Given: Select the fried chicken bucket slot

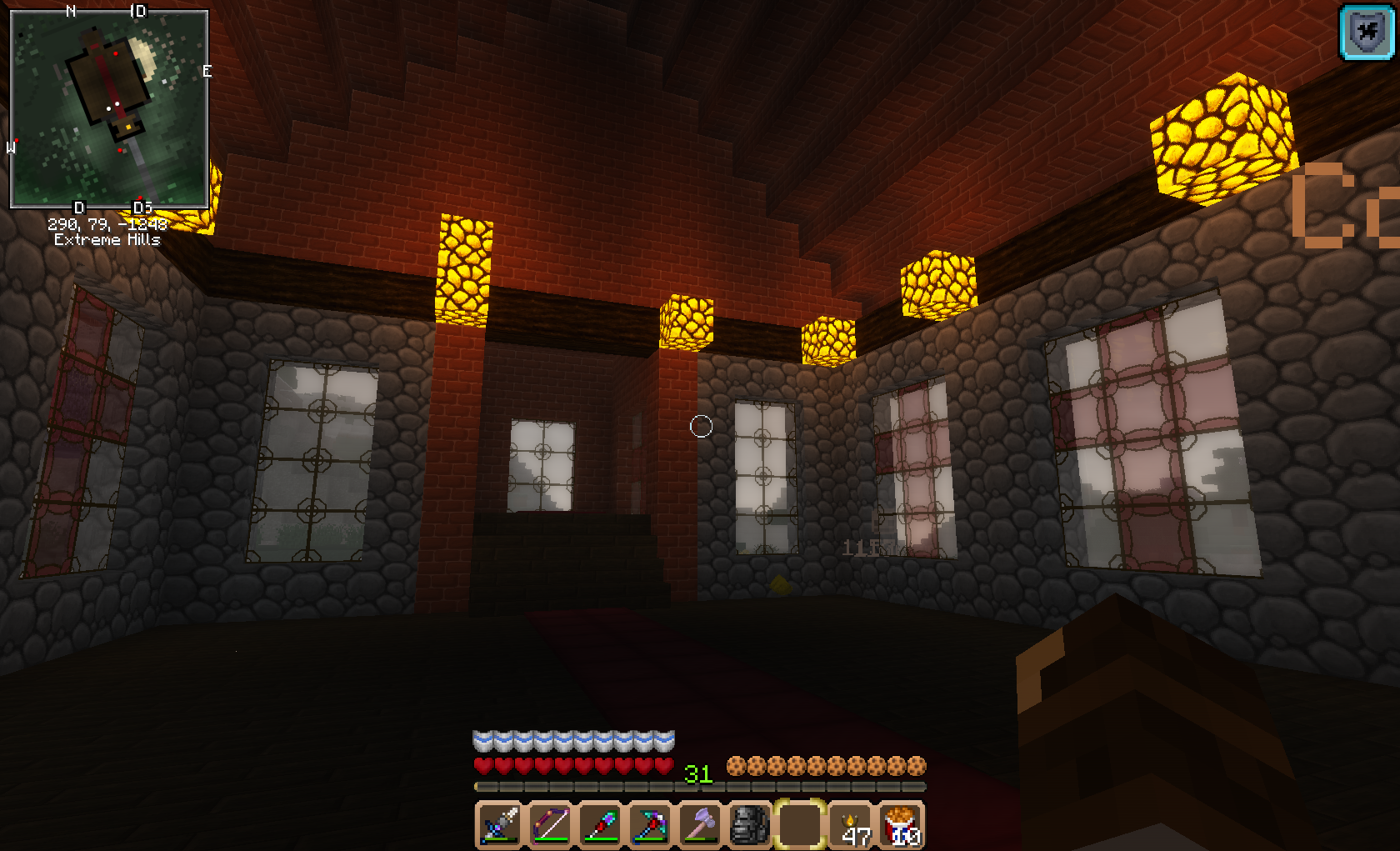Looking at the screenshot, I should click(902, 825).
